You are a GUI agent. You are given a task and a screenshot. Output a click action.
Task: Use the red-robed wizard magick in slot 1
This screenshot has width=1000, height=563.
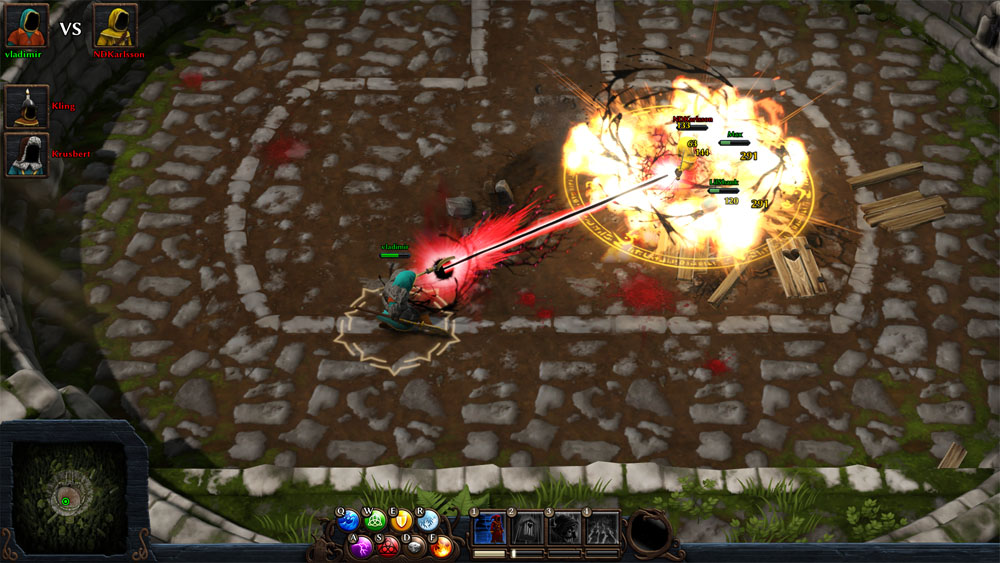pos(490,527)
